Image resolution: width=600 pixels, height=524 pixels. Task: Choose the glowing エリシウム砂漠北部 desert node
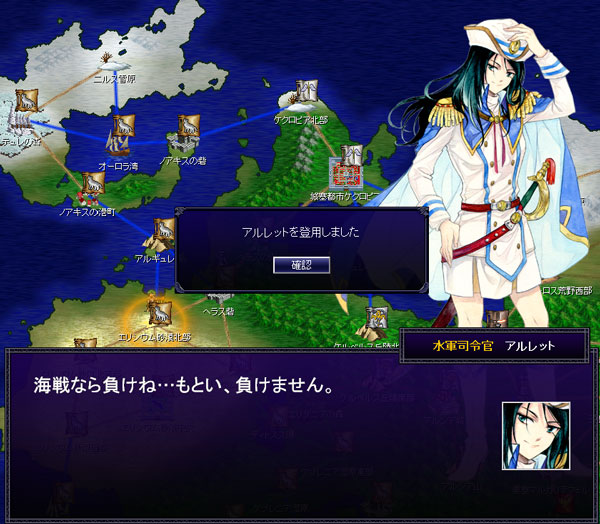pyautogui.click(x=158, y=313)
